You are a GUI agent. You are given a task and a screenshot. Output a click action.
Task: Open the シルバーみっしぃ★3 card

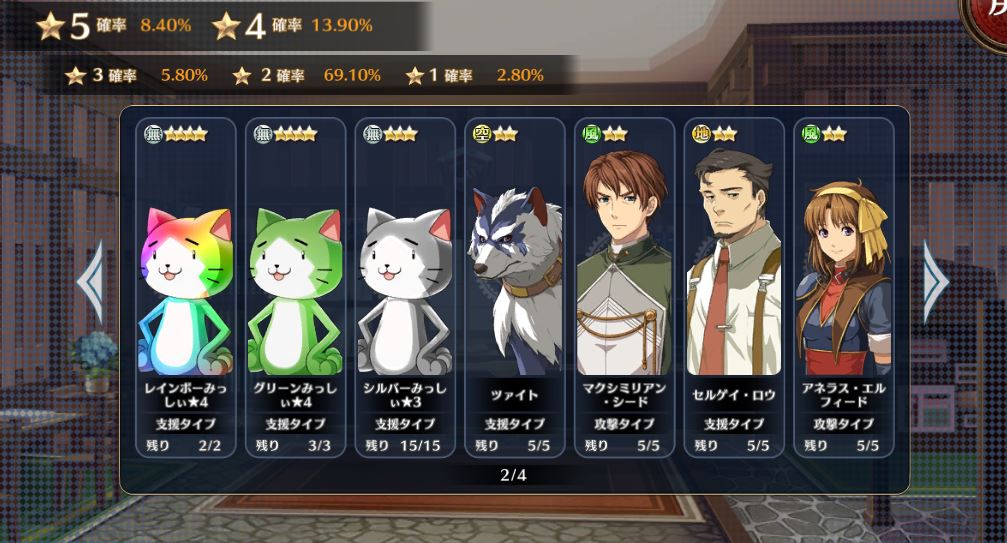coord(405,288)
